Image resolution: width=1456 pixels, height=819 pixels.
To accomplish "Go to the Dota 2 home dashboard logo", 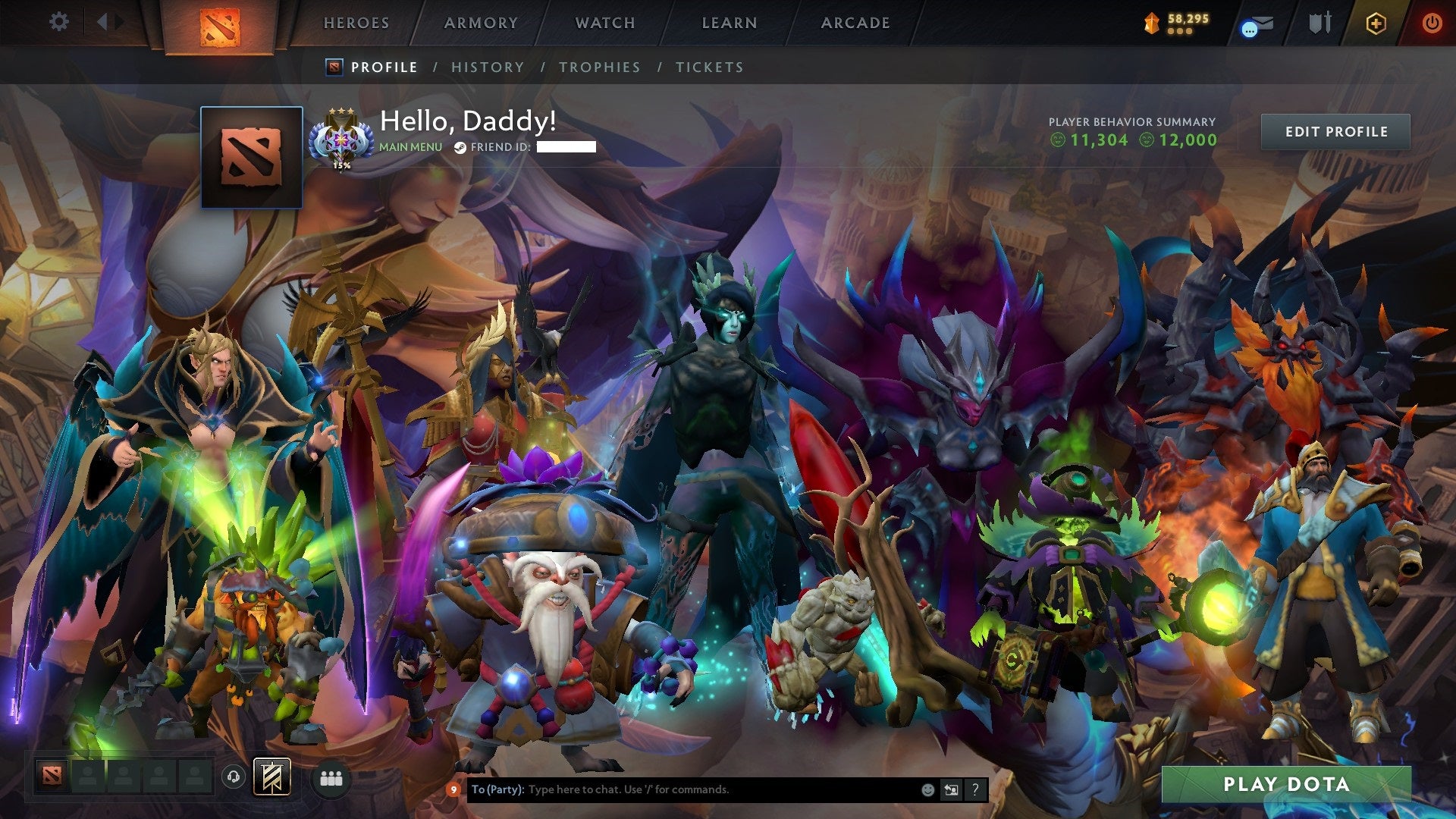I will point(220,27).
